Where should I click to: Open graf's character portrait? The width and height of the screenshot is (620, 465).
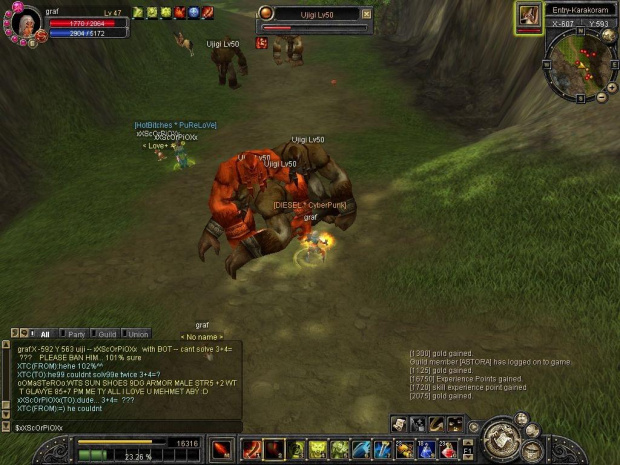24,23
